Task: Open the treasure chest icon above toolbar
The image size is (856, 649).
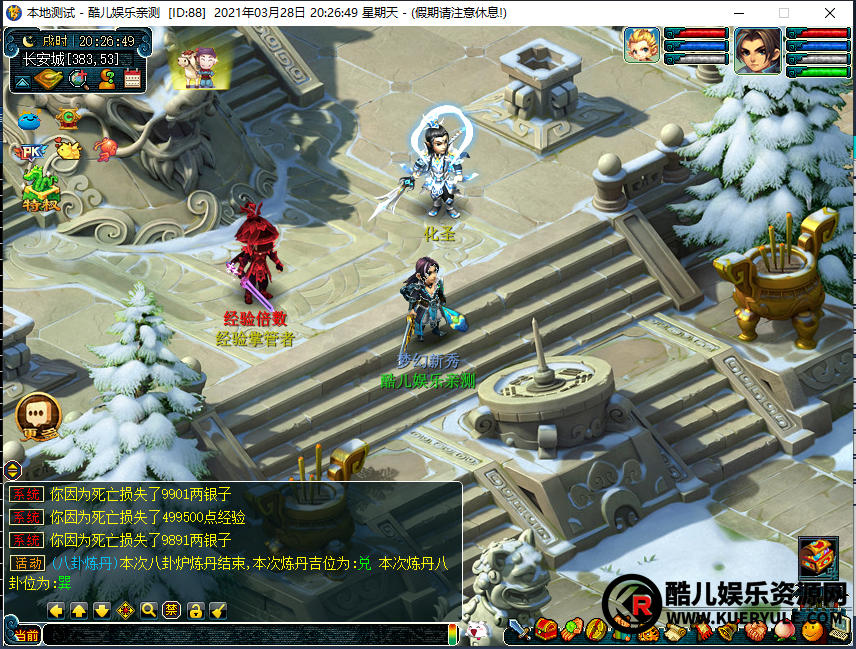Action: click(x=817, y=558)
